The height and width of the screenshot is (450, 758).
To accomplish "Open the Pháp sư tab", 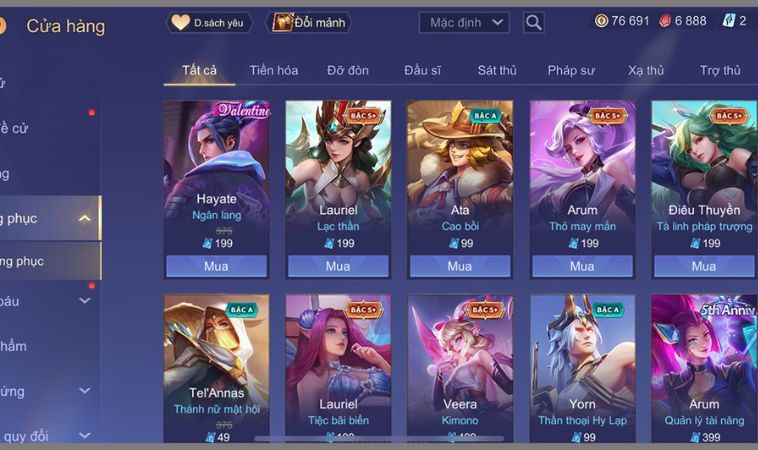I will (571, 70).
